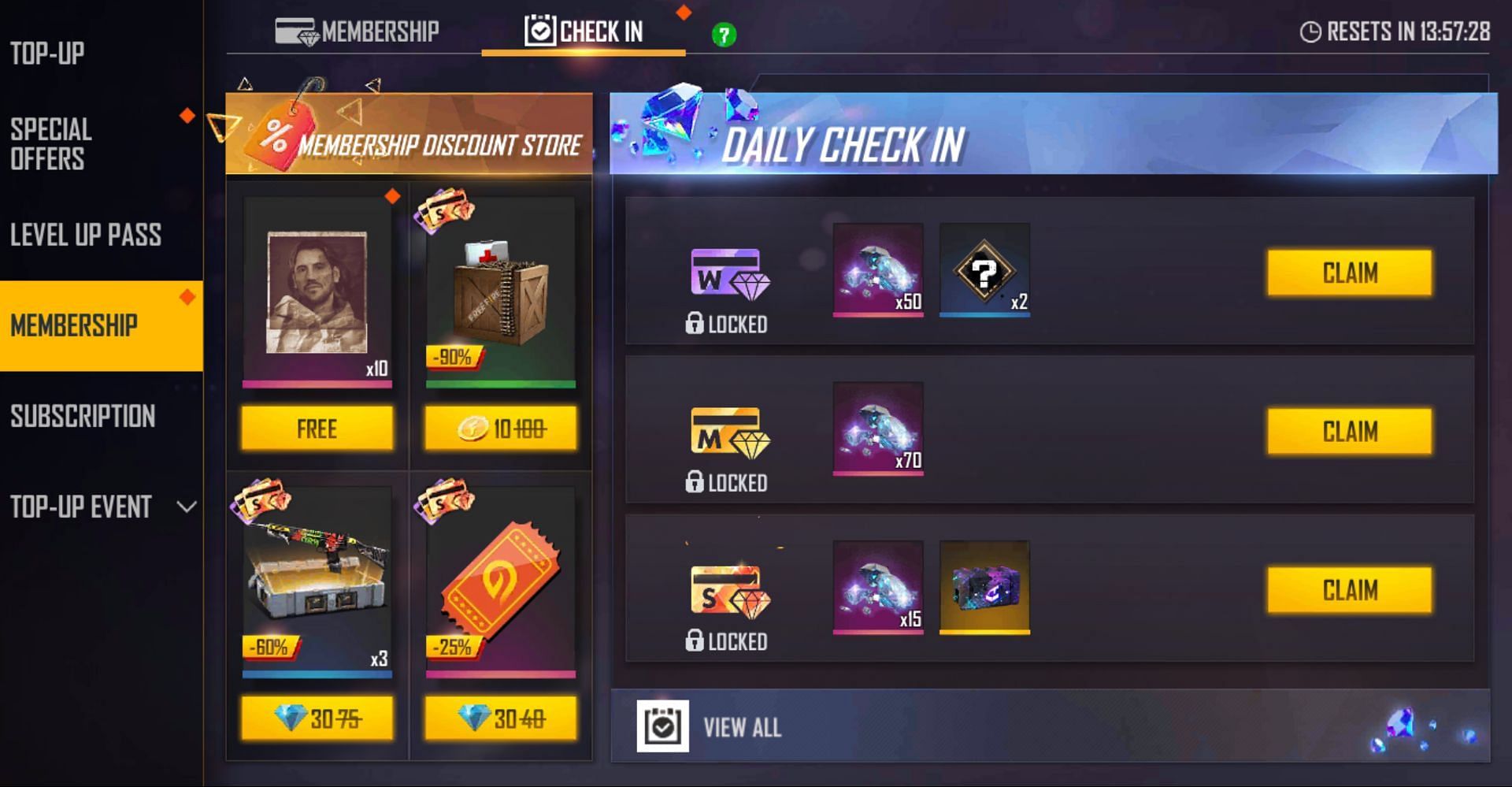Screen dimensions: 1512x787
Task: Claim the Super membership check-in reward
Action: (1349, 590)
